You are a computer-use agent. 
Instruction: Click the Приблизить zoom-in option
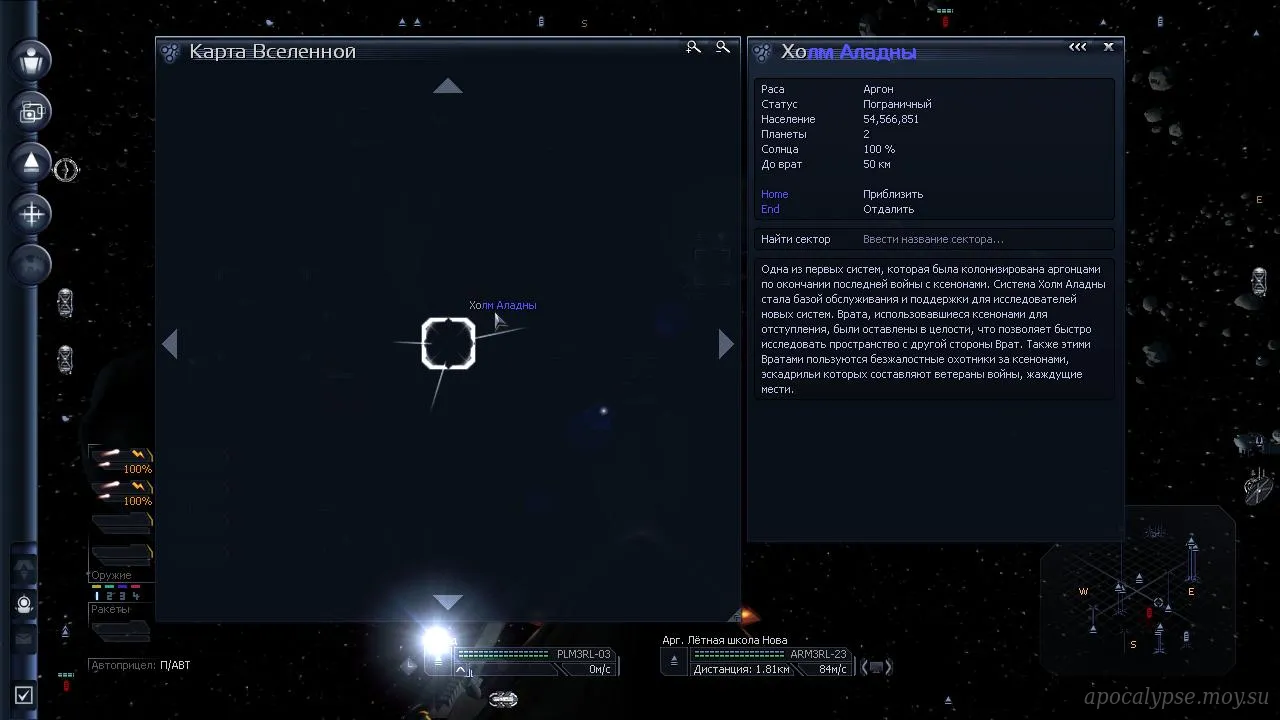click(892, 194)
